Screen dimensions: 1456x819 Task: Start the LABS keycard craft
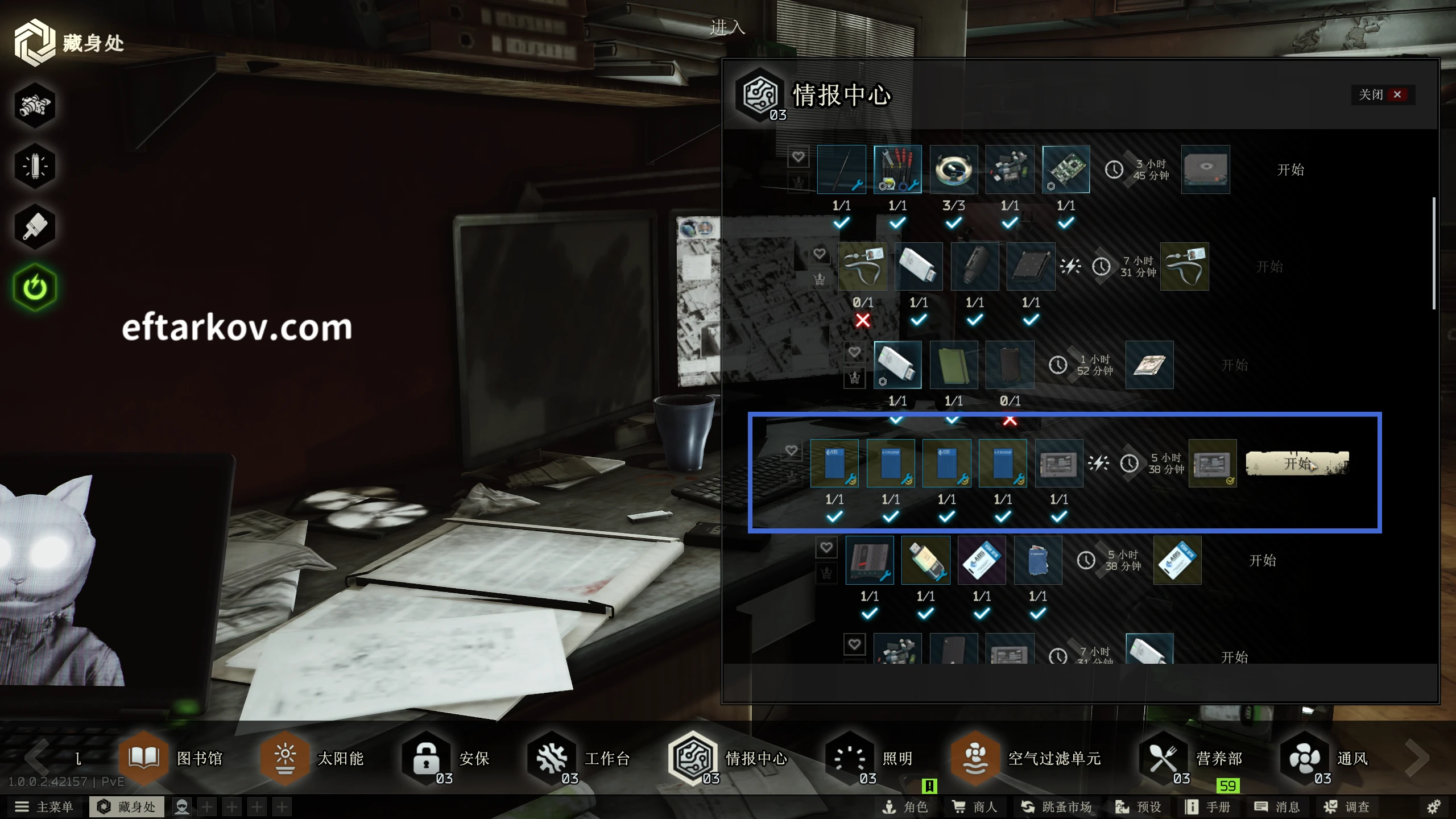click(x=1262, y=561)
